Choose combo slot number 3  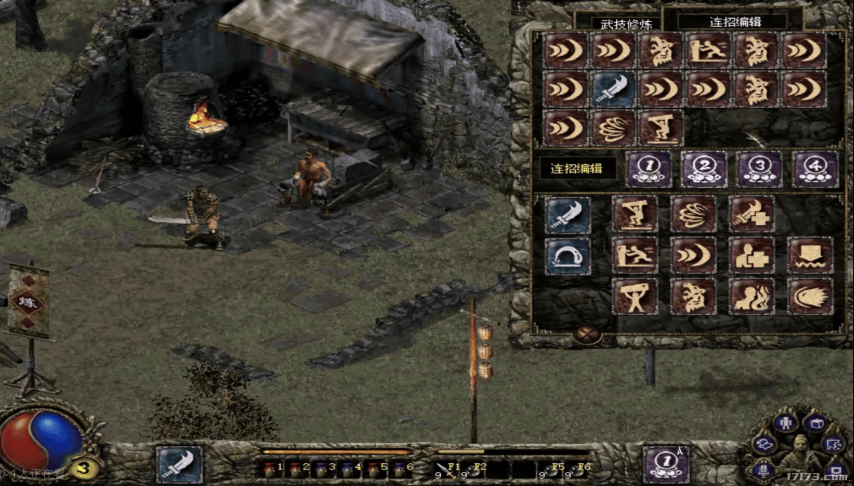tap(759, 168)
